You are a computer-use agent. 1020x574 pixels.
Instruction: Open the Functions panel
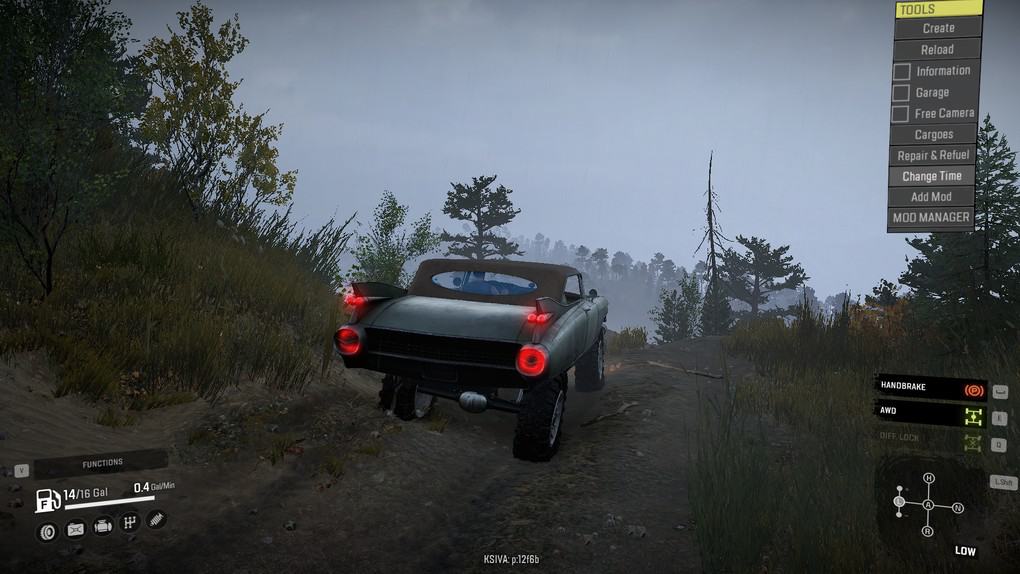pyautogui.click(x=101, y=463)
